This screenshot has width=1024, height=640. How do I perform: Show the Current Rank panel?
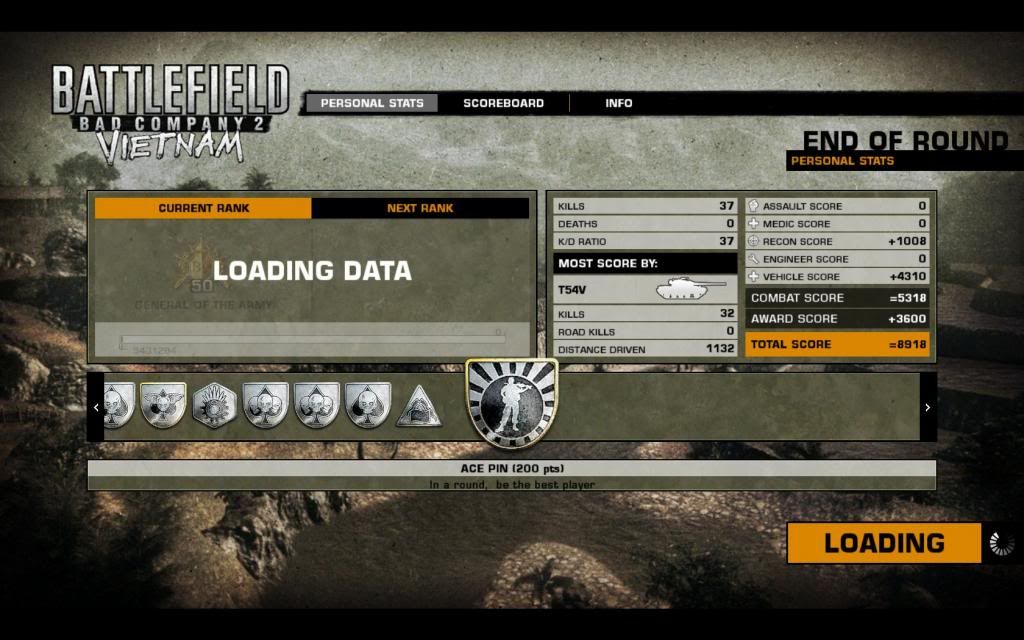point(203,208)
